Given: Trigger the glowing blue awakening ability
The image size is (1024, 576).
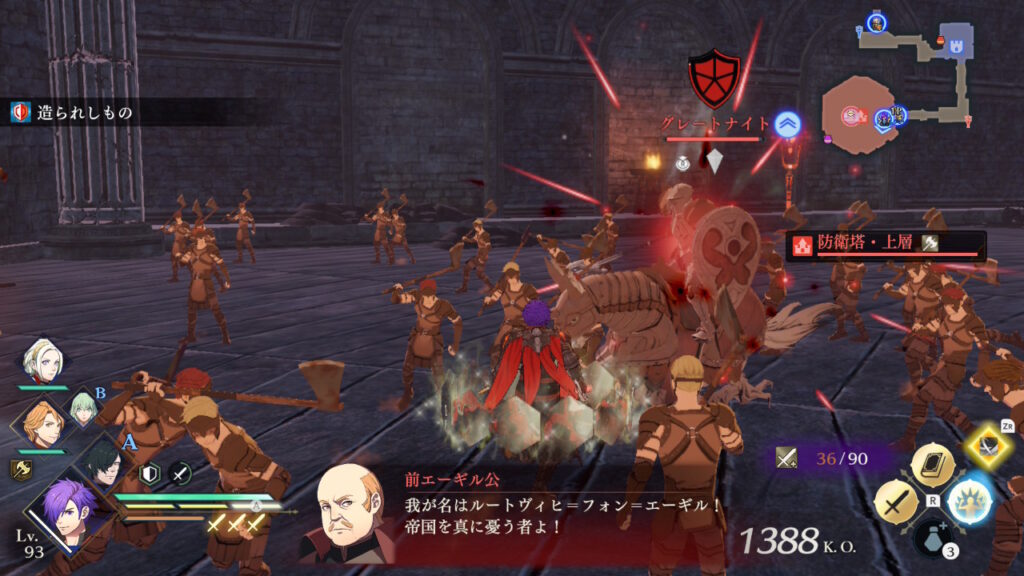Looking at the screenshot, I should tap(968, 500).
